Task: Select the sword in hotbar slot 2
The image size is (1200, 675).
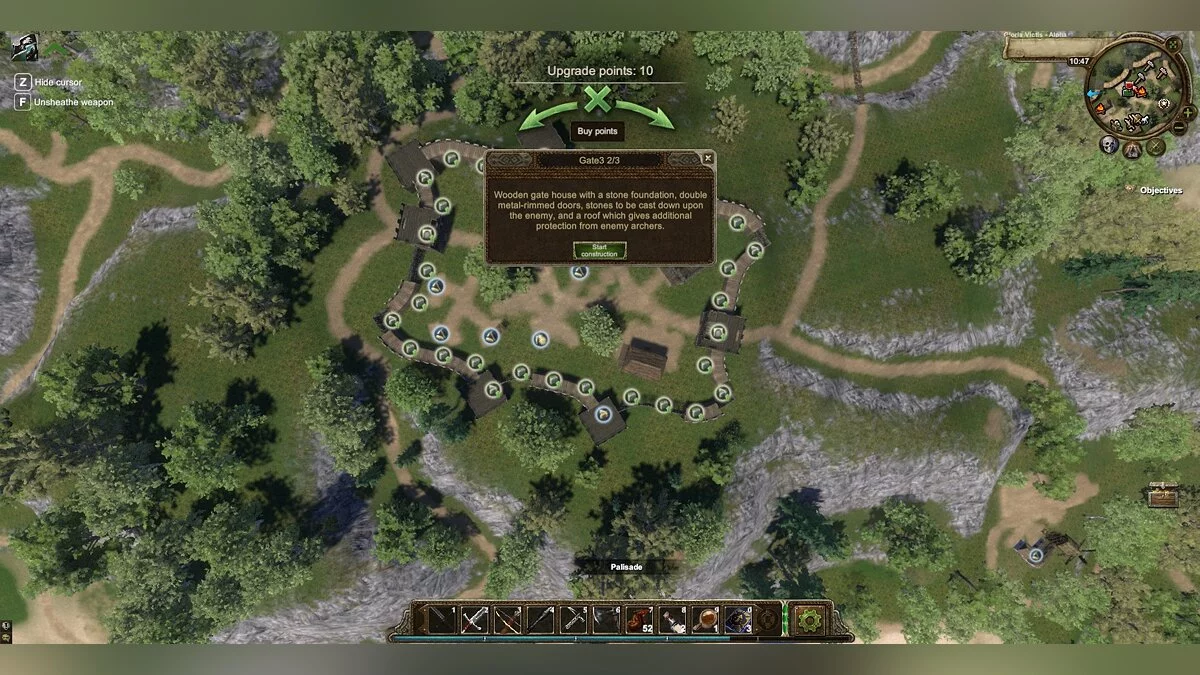Action: point(475,620)
